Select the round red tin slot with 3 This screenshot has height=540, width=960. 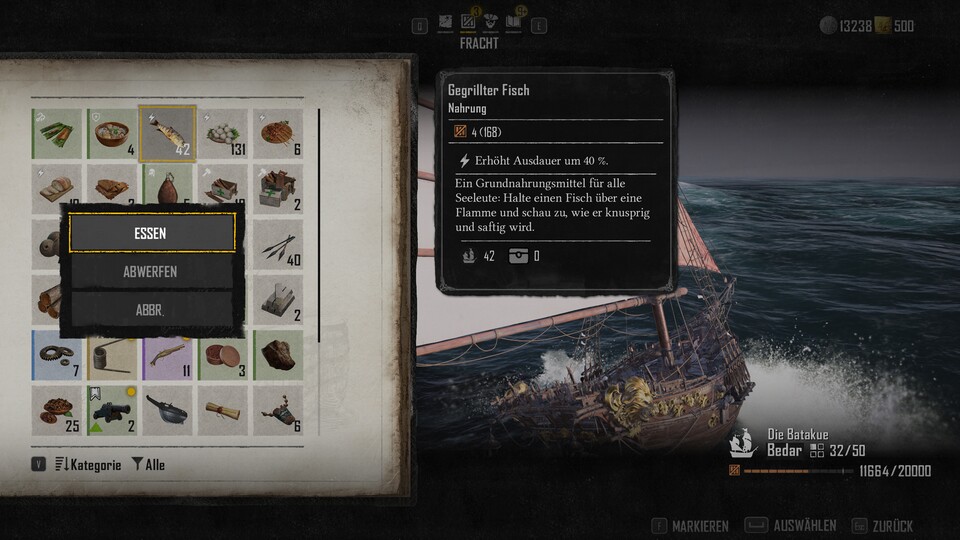tap(222, 355)
